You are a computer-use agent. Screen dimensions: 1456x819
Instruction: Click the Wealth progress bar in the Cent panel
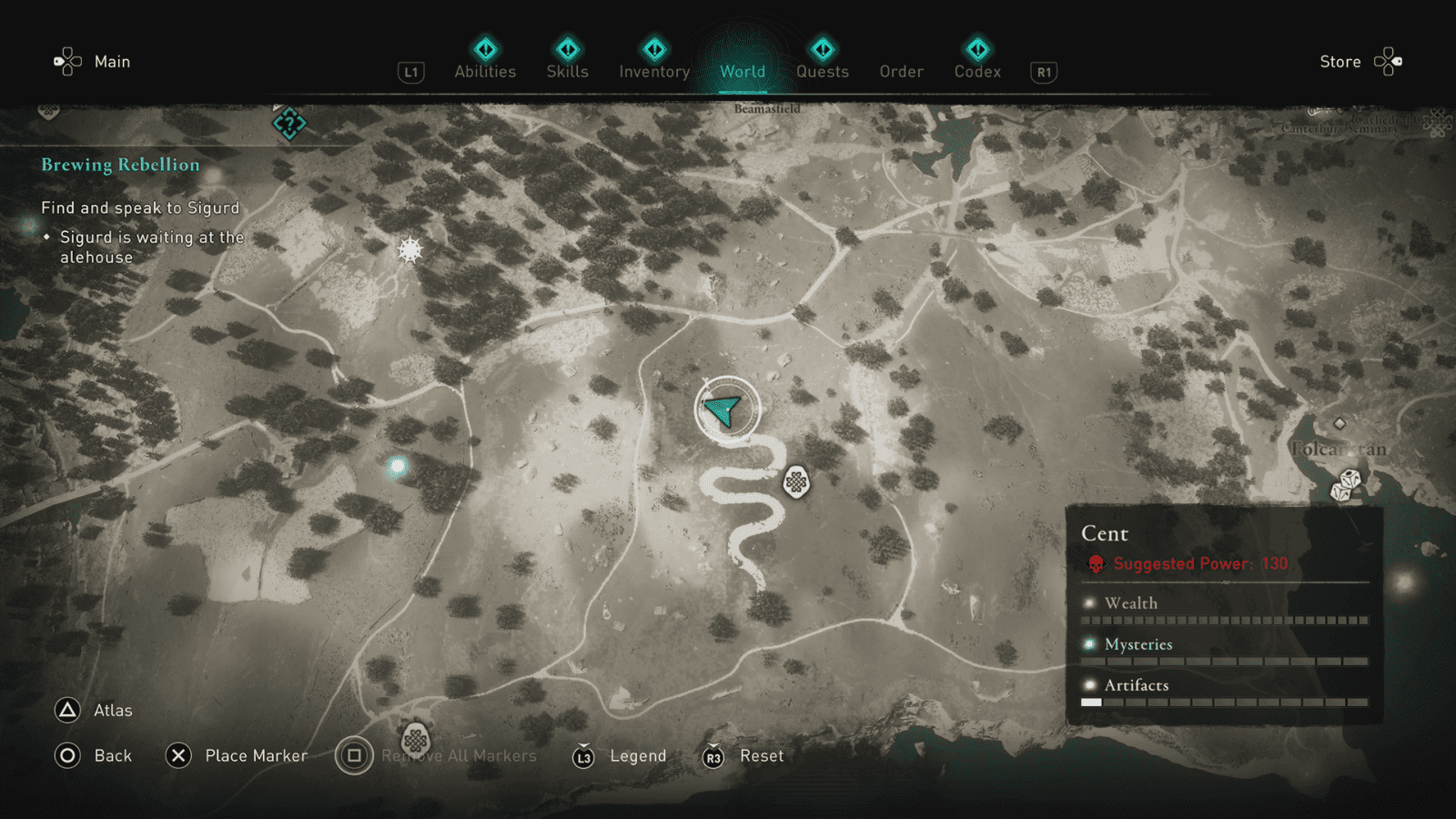[1223, 619]
